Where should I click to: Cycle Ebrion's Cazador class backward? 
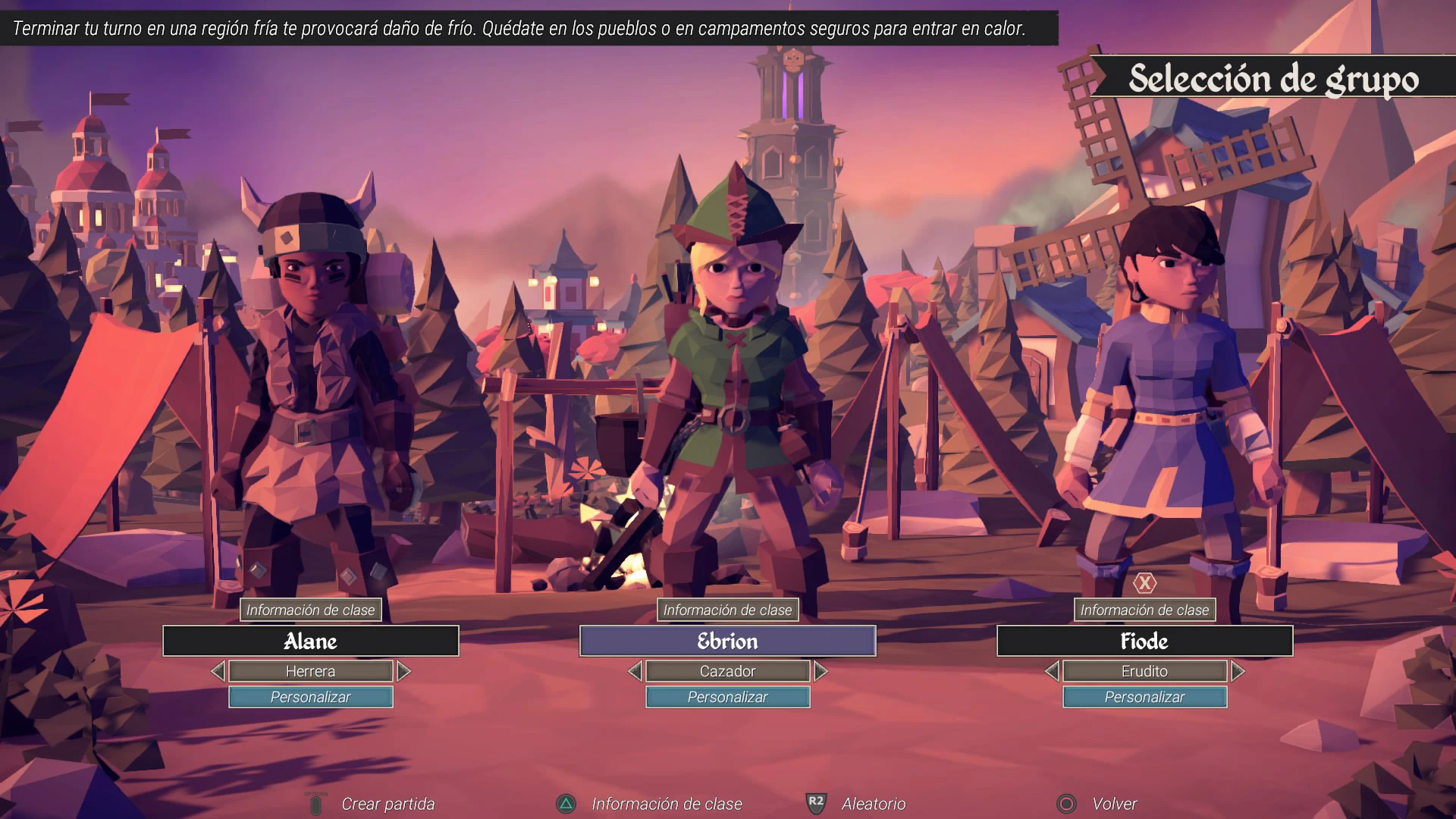click(635, 671)
